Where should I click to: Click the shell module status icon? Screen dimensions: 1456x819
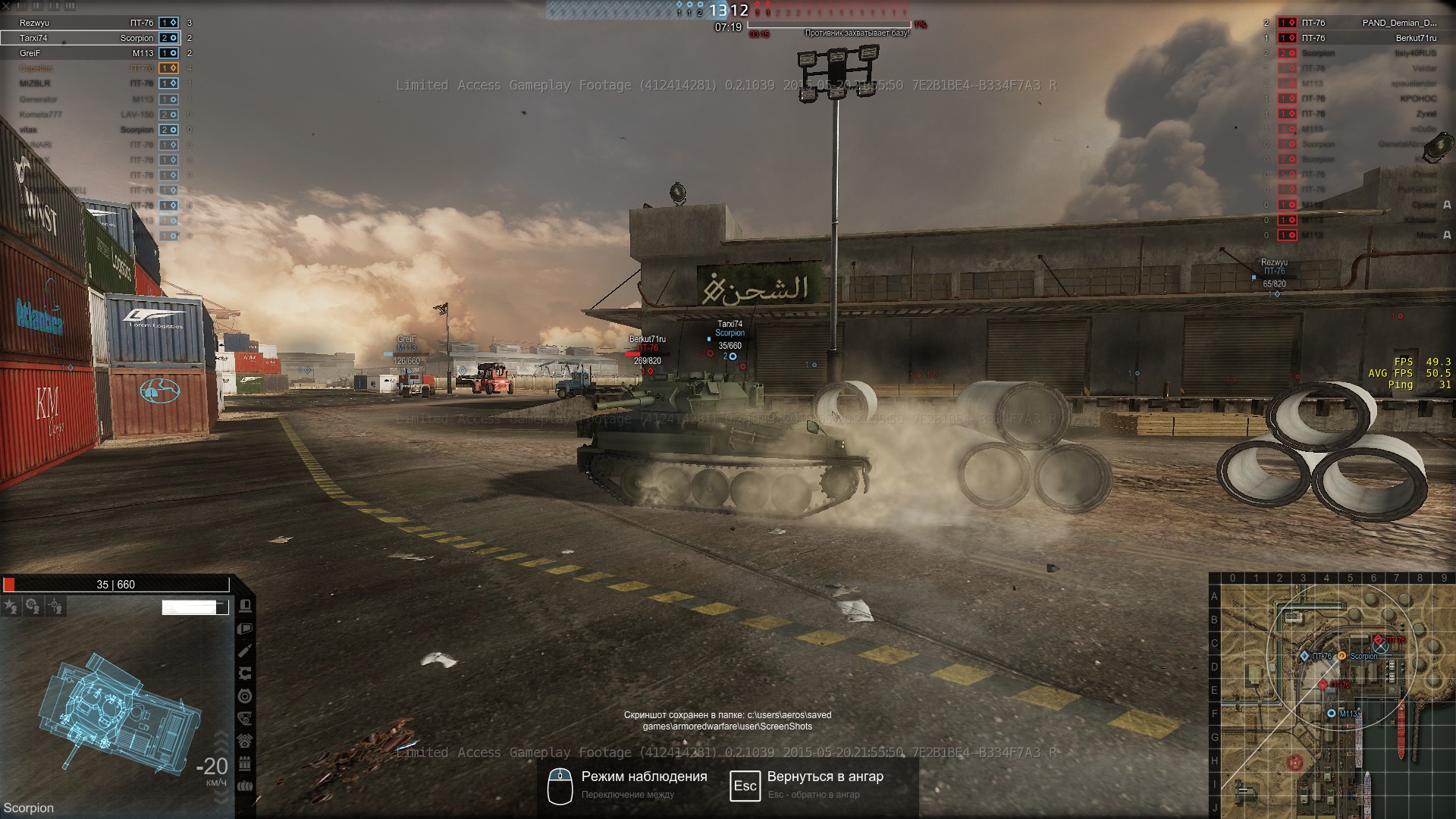[x=245, y=651]
